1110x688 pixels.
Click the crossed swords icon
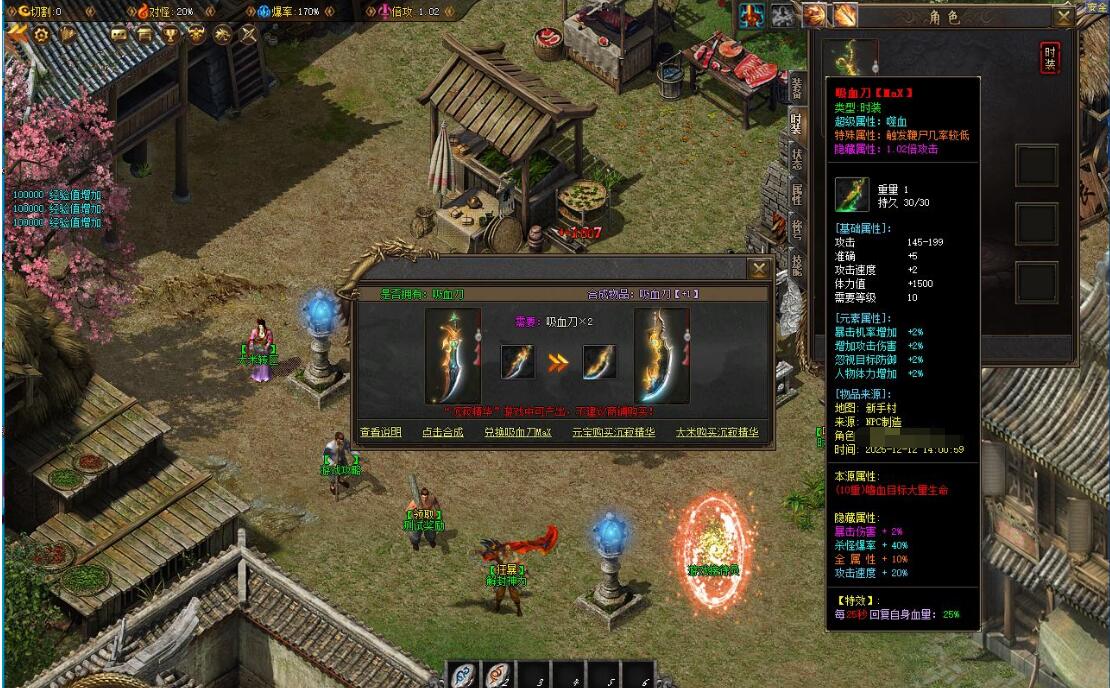pyautogui.click(x=247, y=34)
